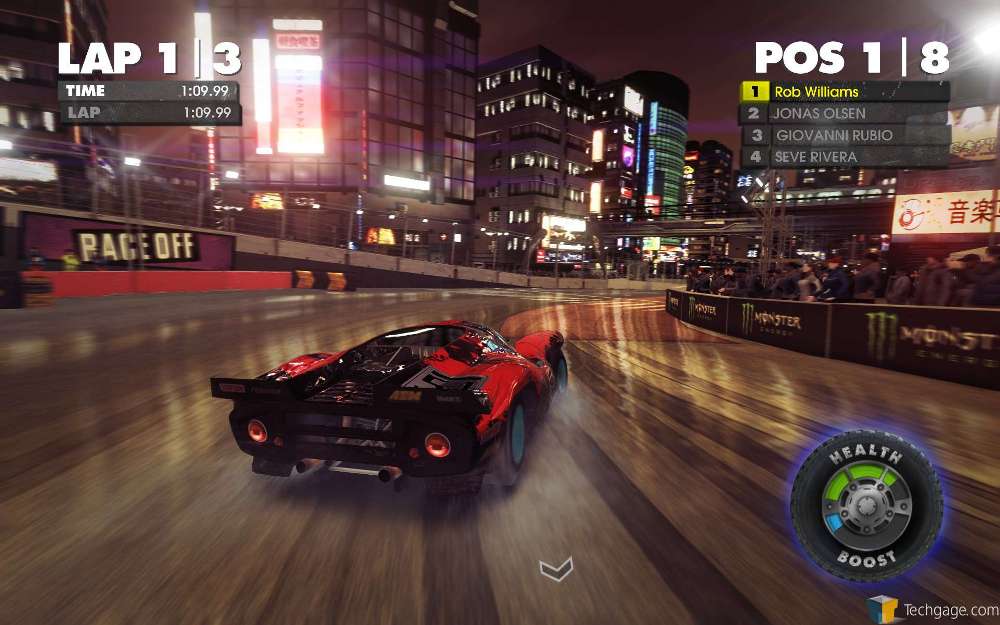Click the downward chevron indicator icon
The image size is (1000, 625).
tap(556, 569)
